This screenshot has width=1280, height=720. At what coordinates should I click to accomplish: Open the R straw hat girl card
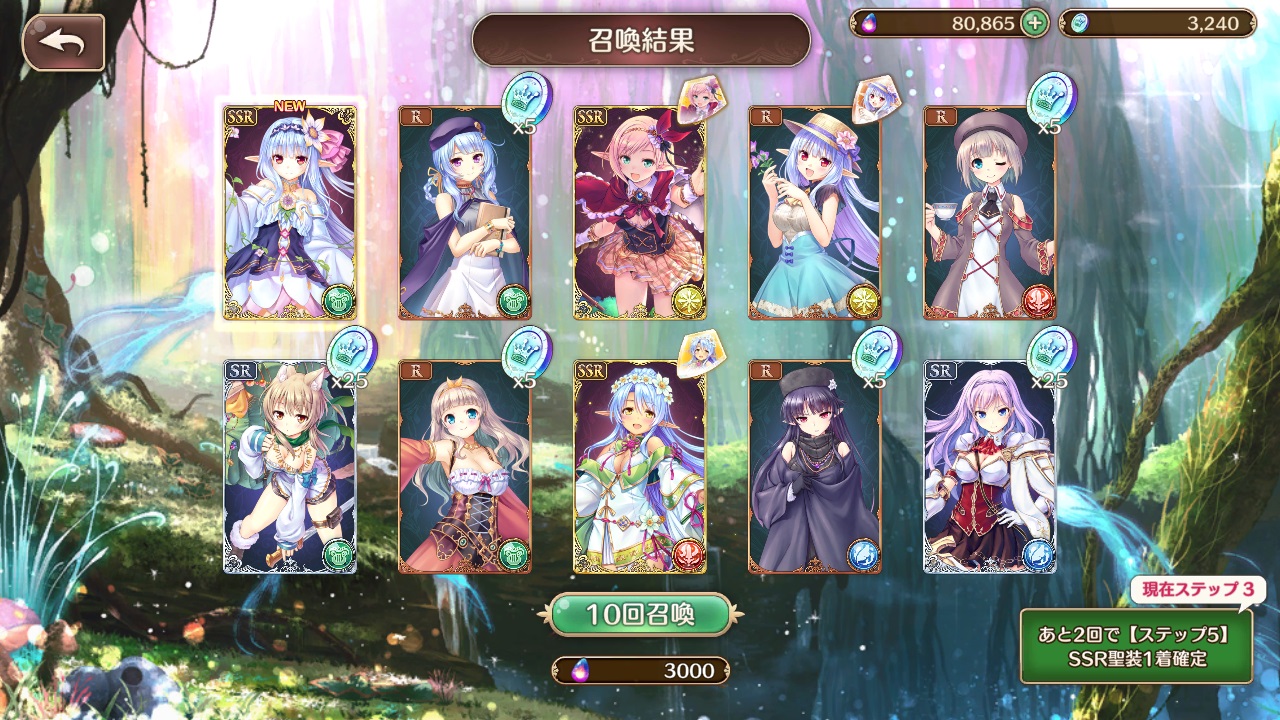point(814,212)
